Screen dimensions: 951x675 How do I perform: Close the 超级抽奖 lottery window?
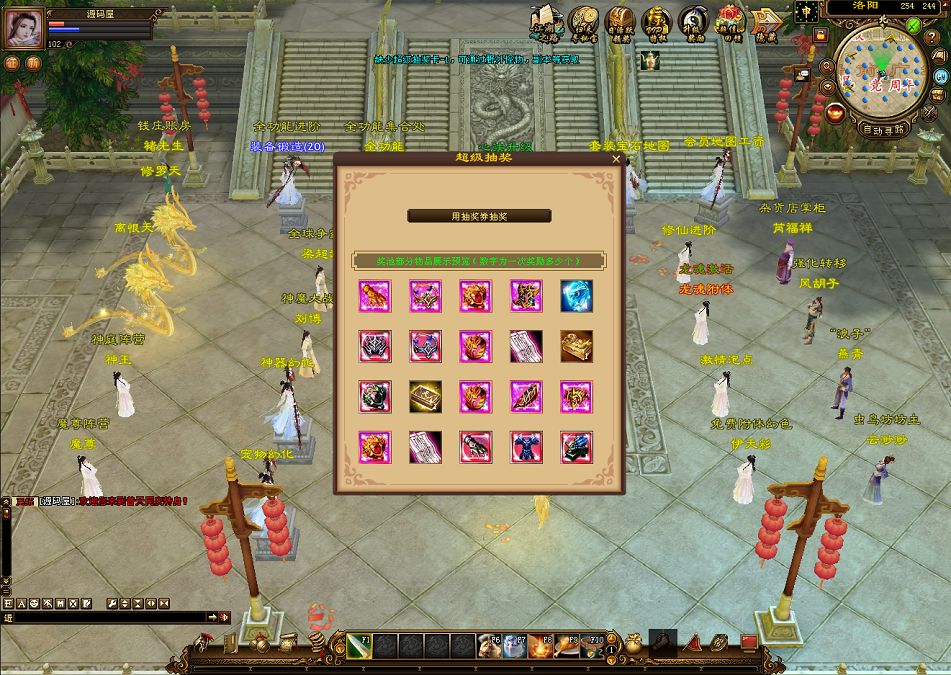(x=616, y=158)
